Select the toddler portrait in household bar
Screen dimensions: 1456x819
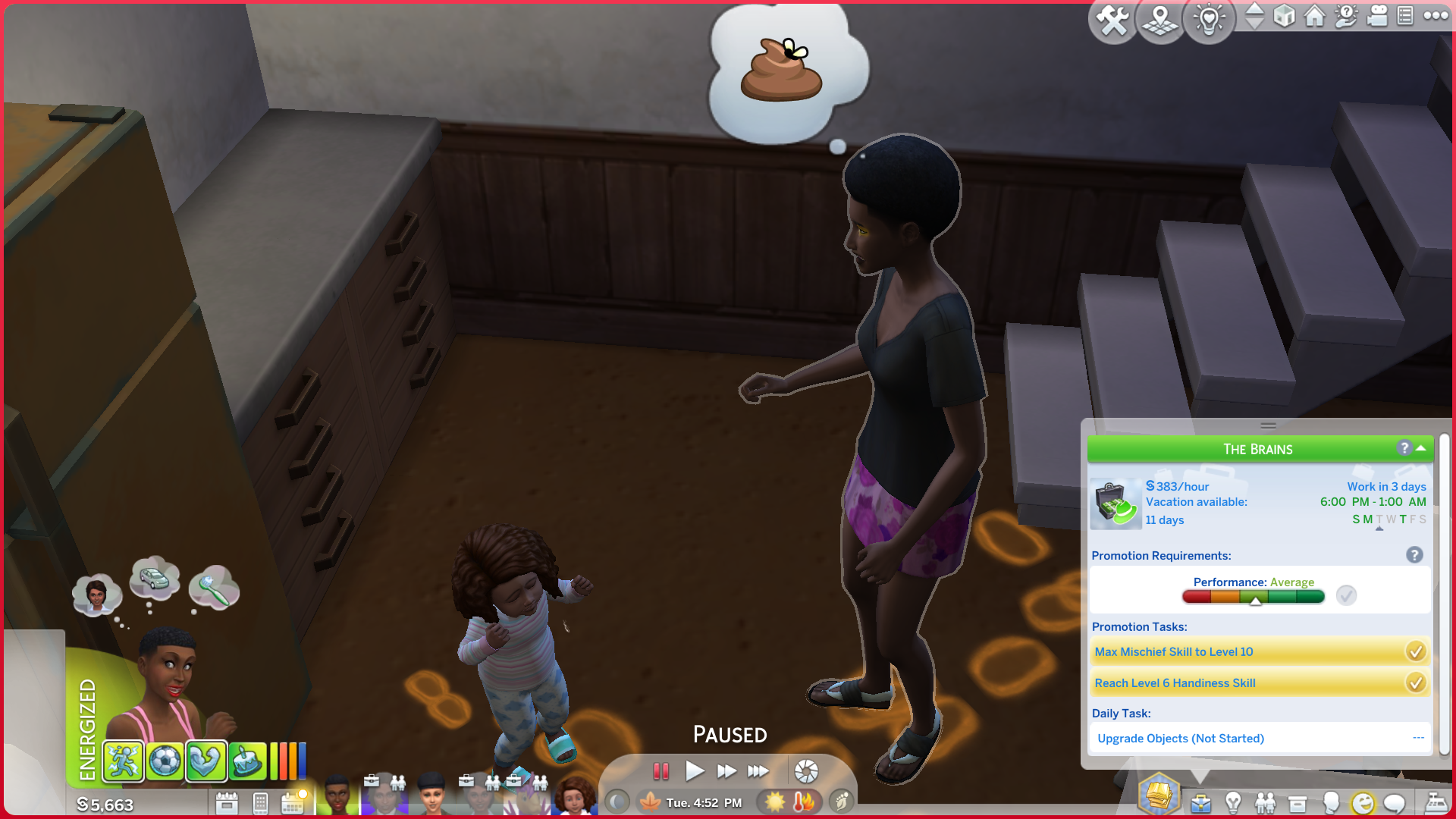[x=575, y=797]
